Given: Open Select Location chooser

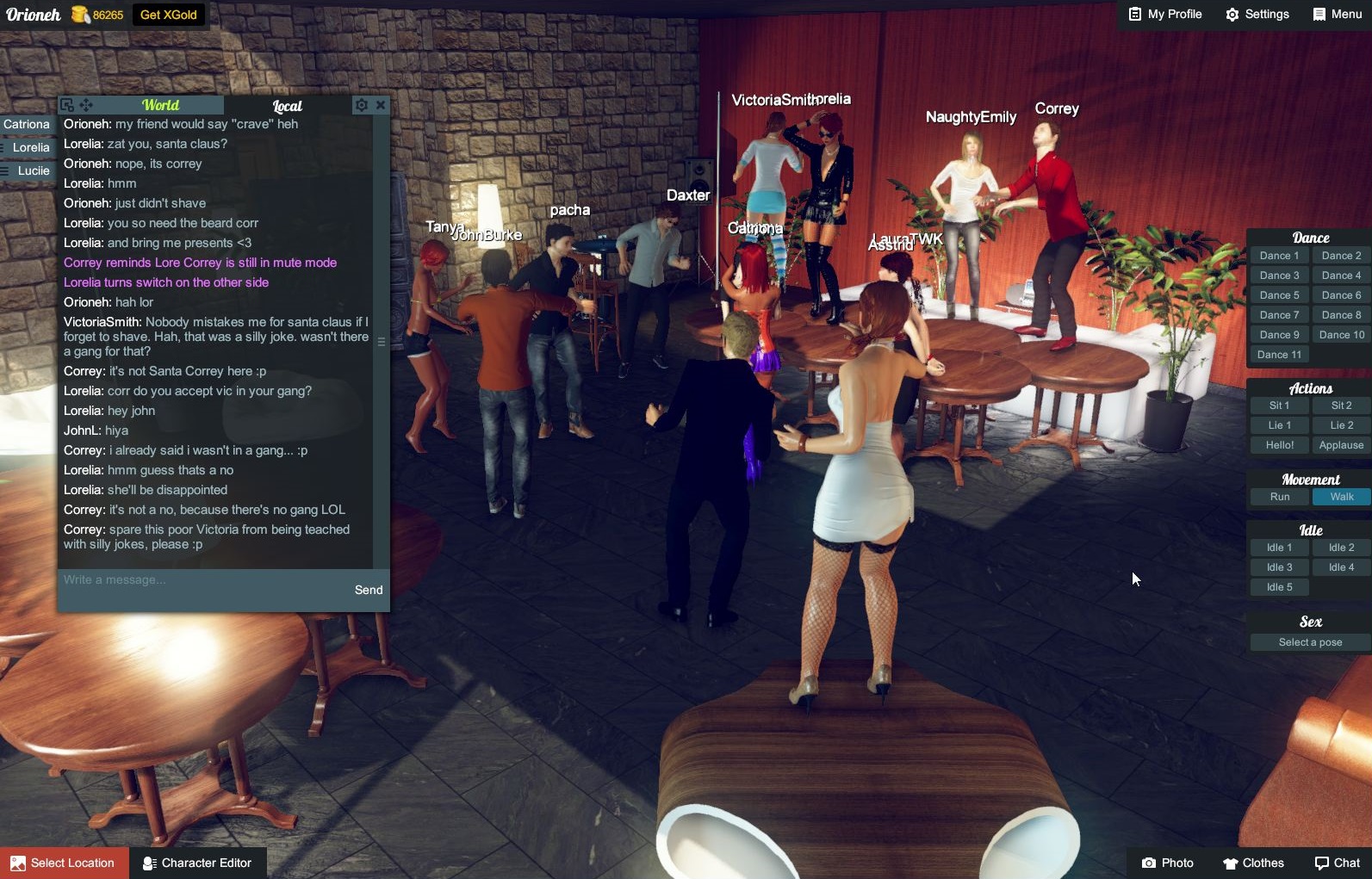Looking at the screenshot, I should point(65,863).
